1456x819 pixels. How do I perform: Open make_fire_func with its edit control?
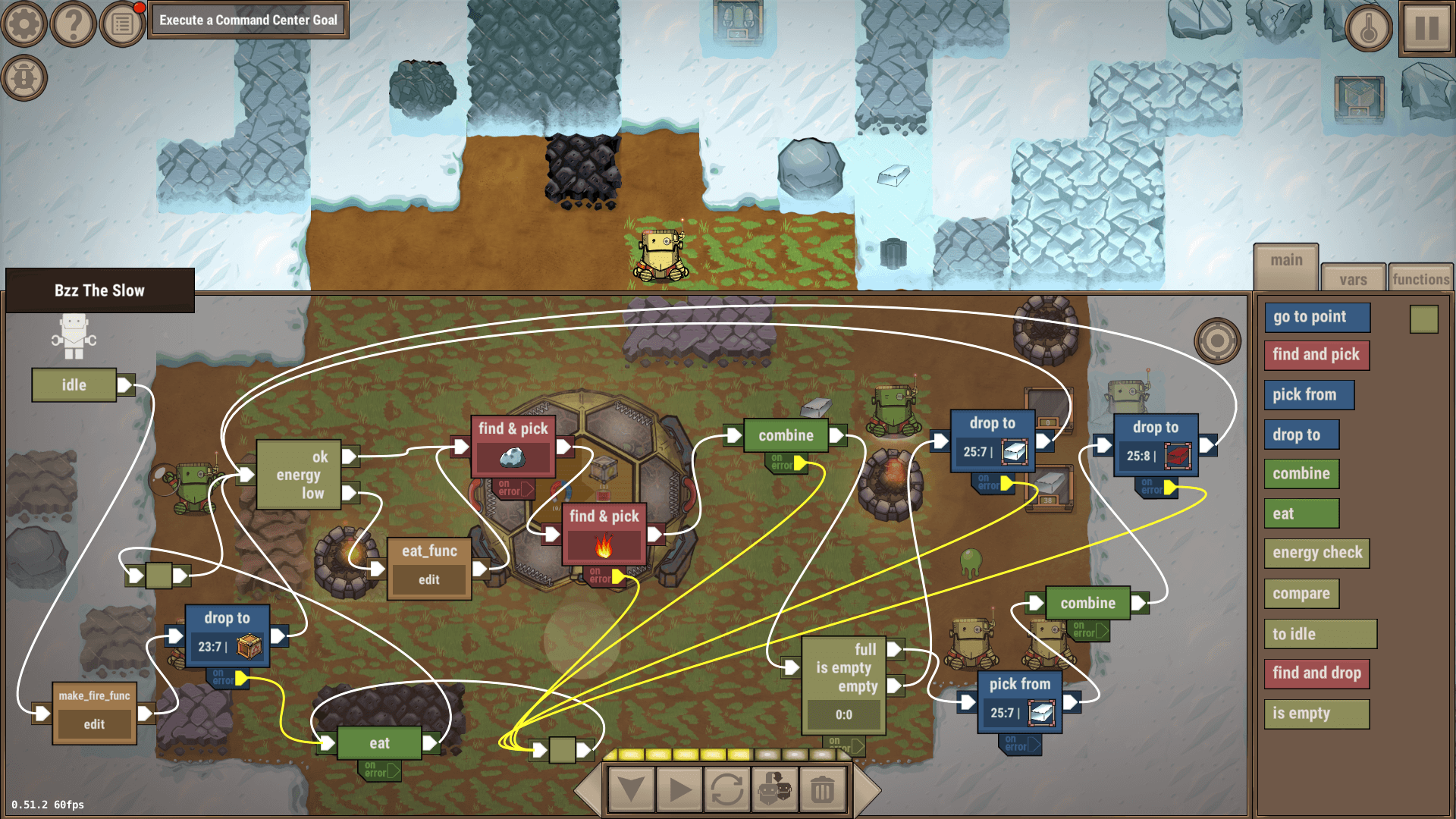93,723
